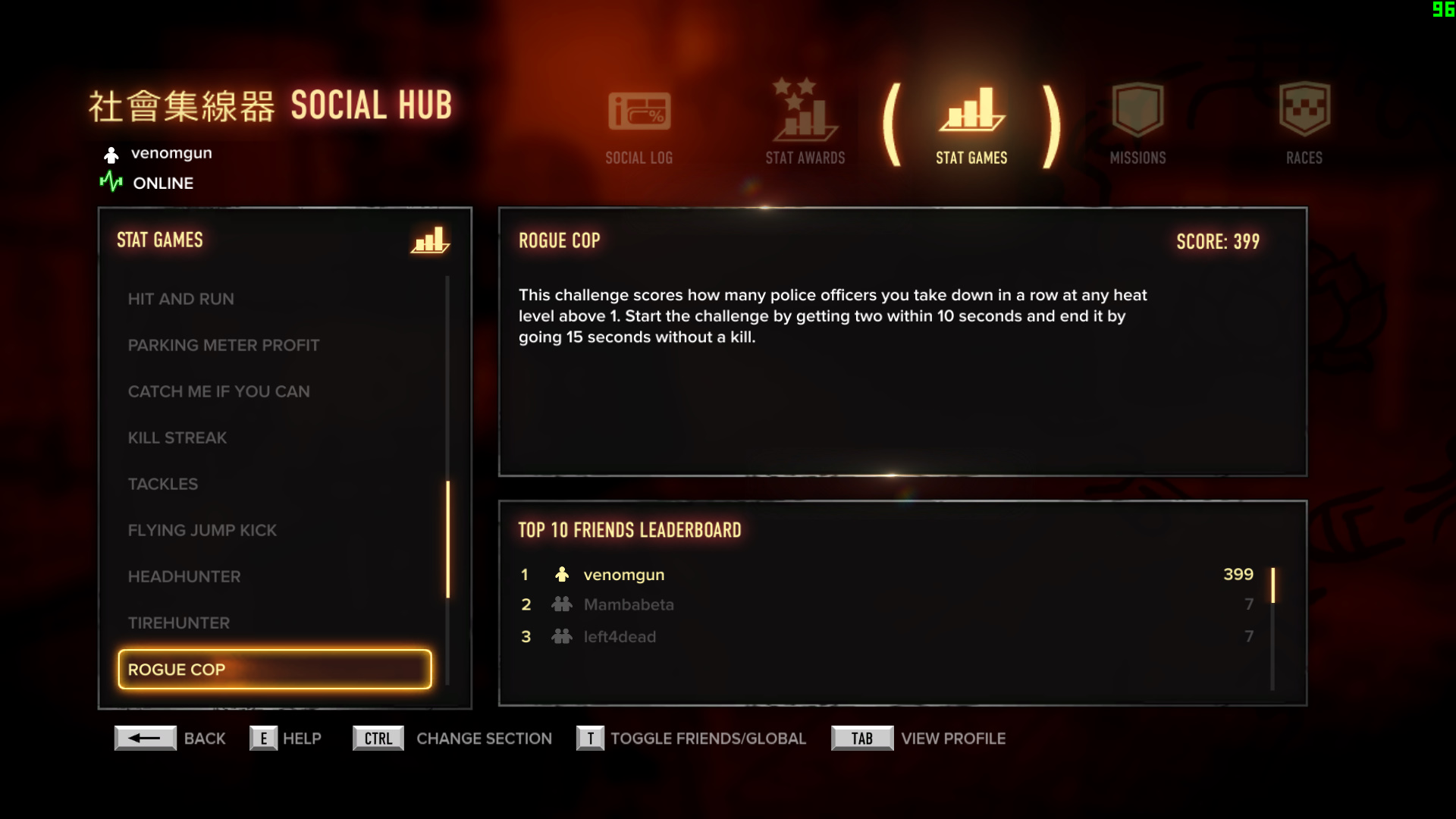Go to the Missions tab
Screen dimensions: 1456x819
(1137, 124)
